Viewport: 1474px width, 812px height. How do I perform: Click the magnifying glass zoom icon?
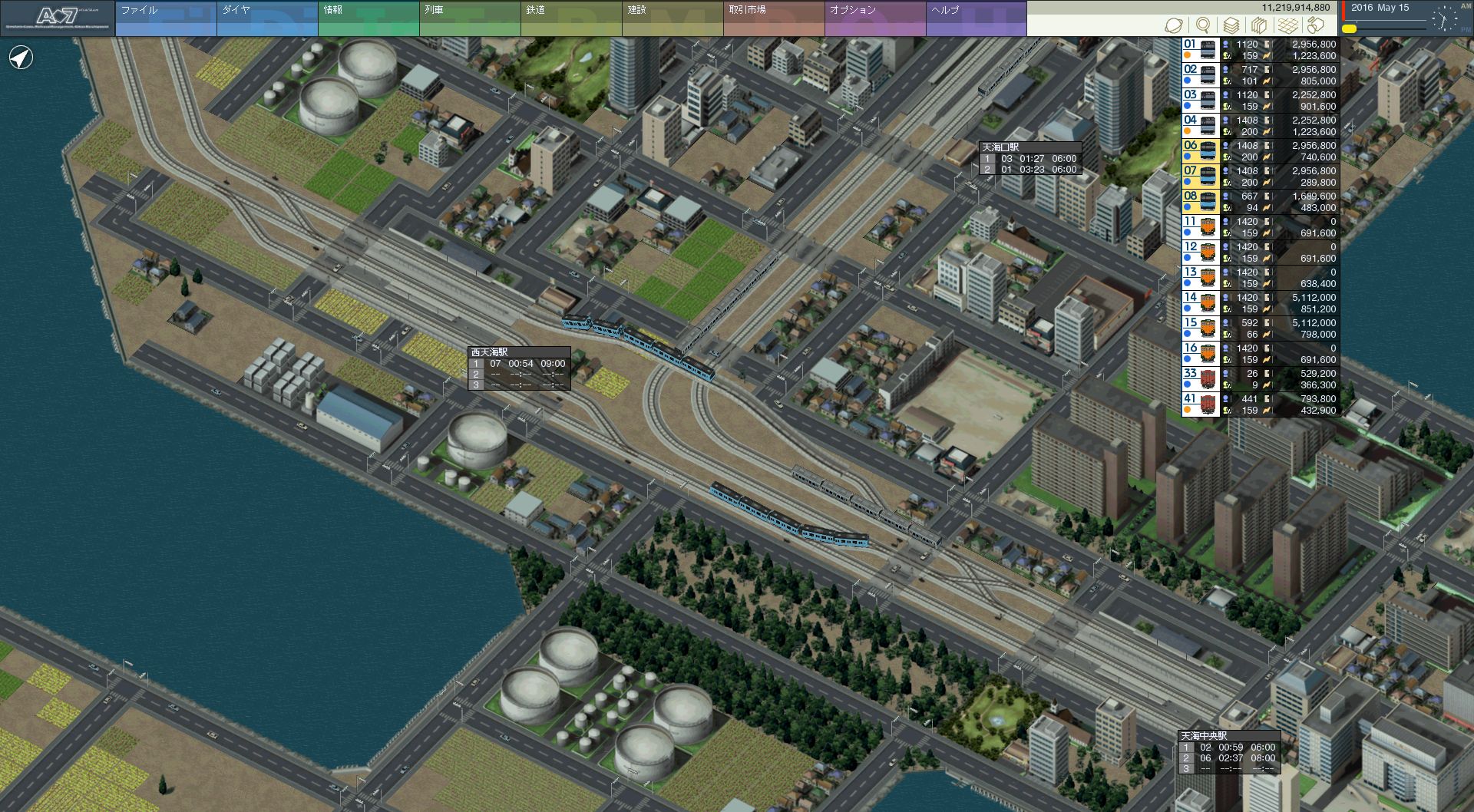(x=1203, y=25)
